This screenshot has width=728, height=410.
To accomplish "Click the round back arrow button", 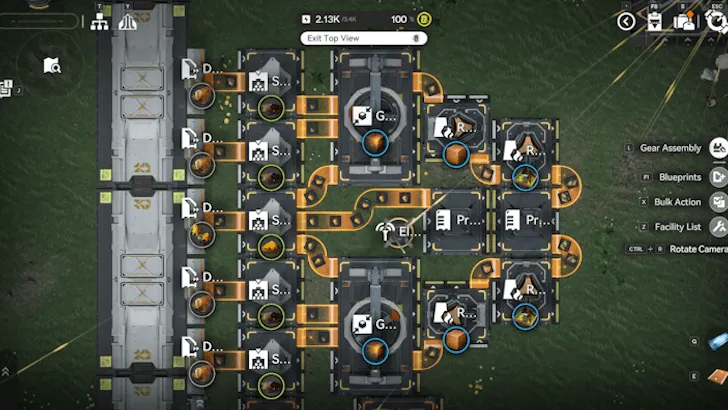I will coord(627,21).
